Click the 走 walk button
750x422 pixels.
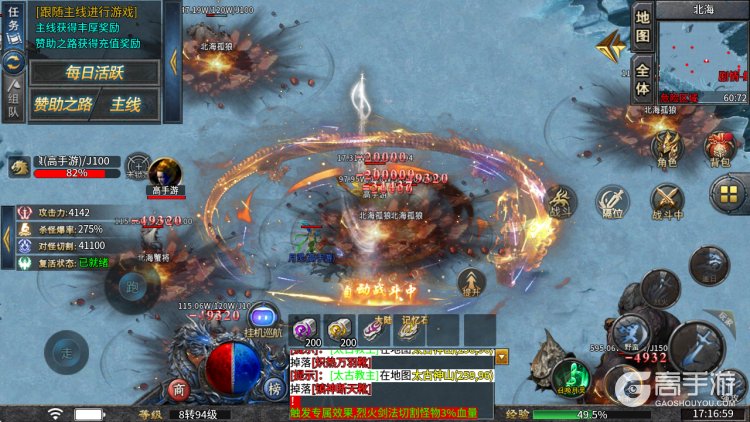(x=65, y=350)
